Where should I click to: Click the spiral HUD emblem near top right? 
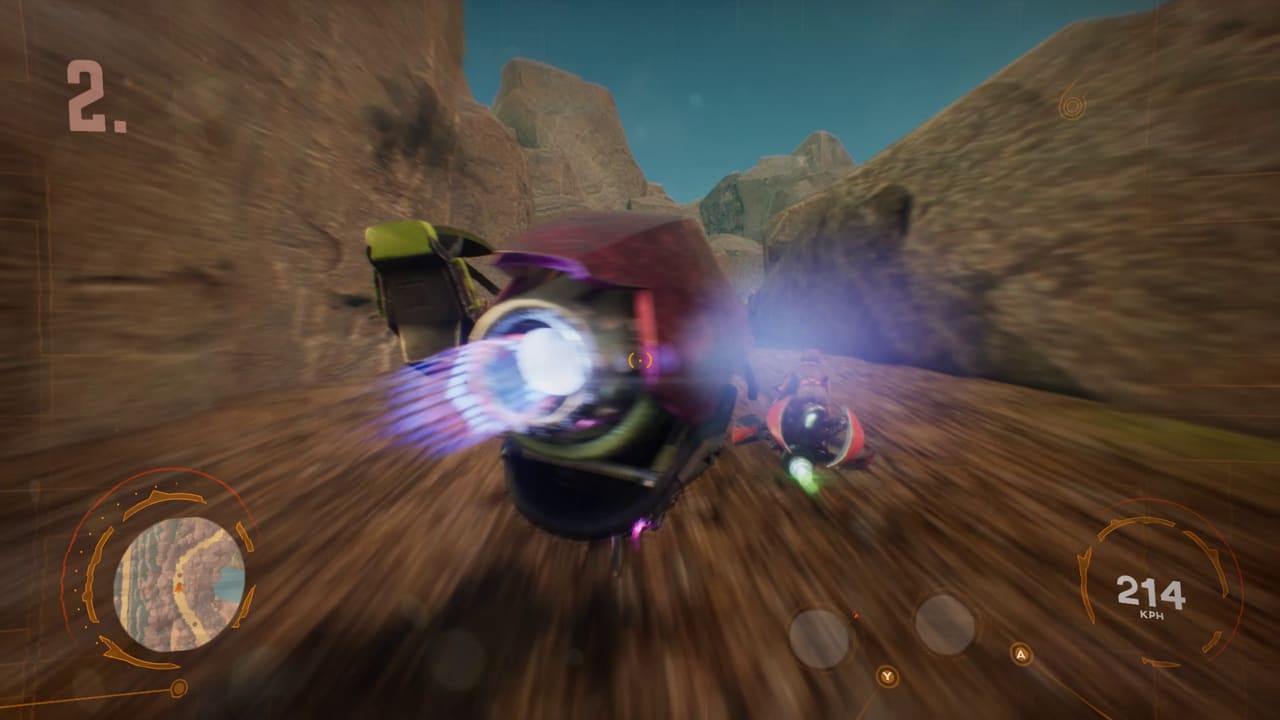pos(1073,103)
